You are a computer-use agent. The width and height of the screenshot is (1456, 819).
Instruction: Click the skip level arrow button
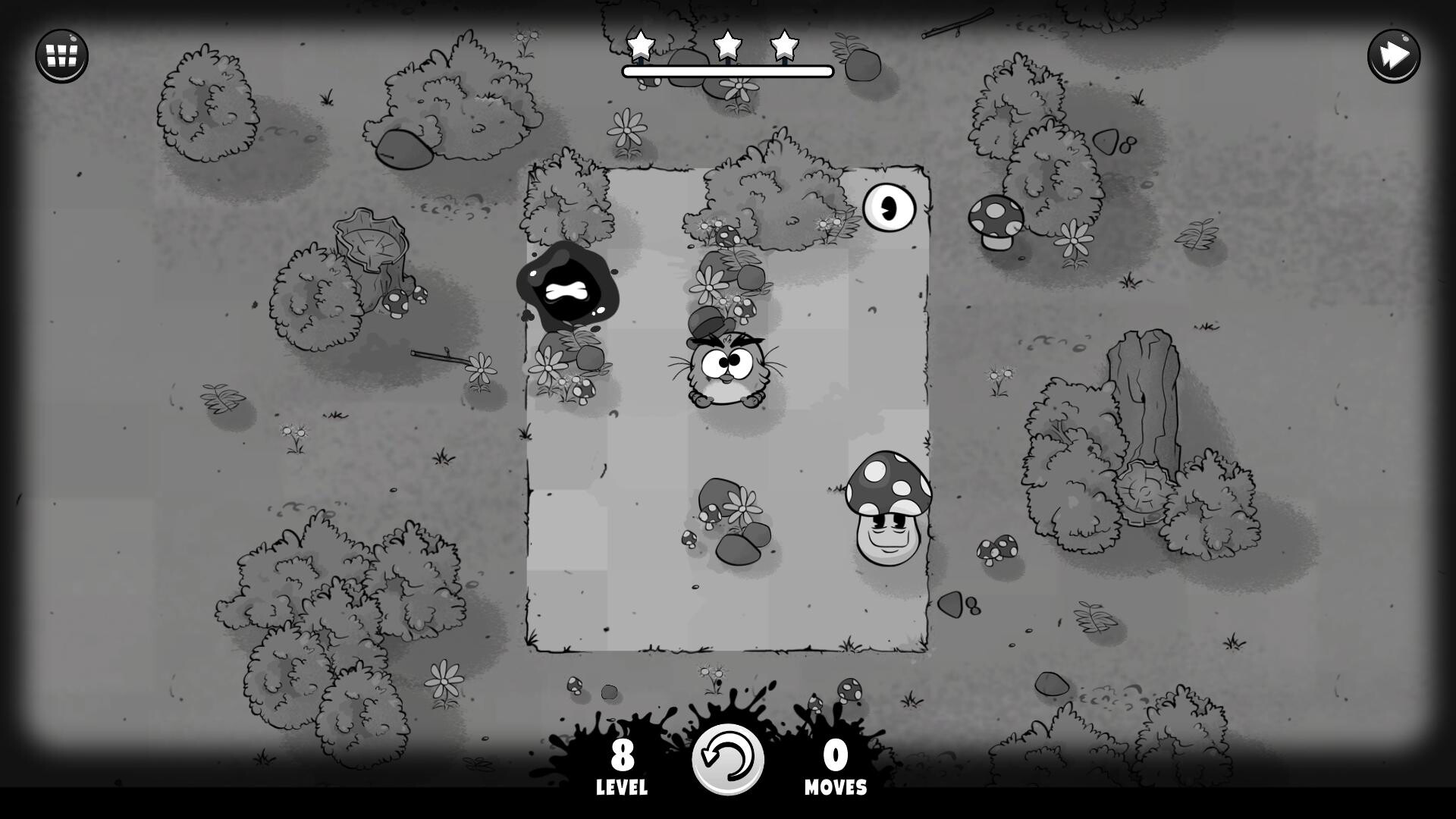point(1394,55)
